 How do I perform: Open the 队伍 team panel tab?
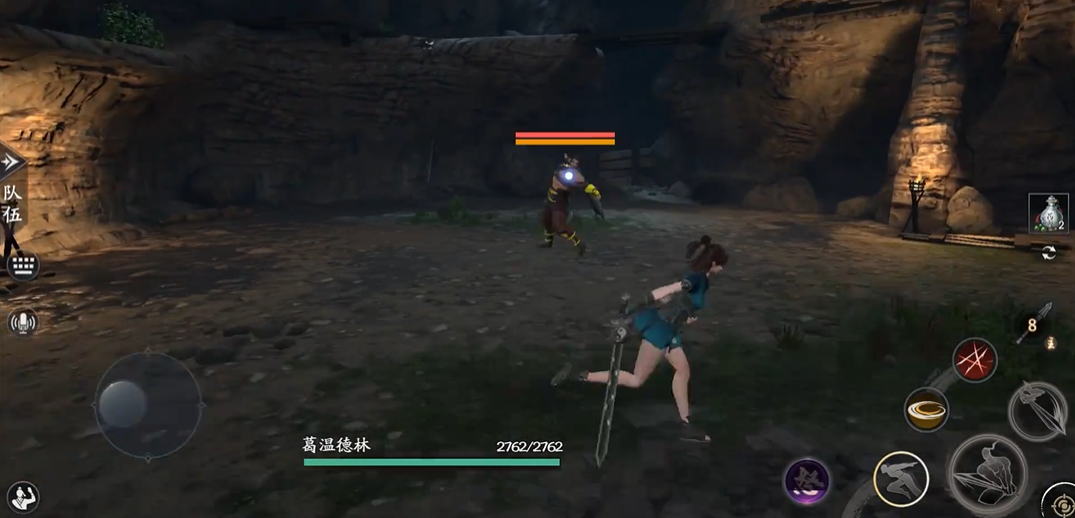12,204
